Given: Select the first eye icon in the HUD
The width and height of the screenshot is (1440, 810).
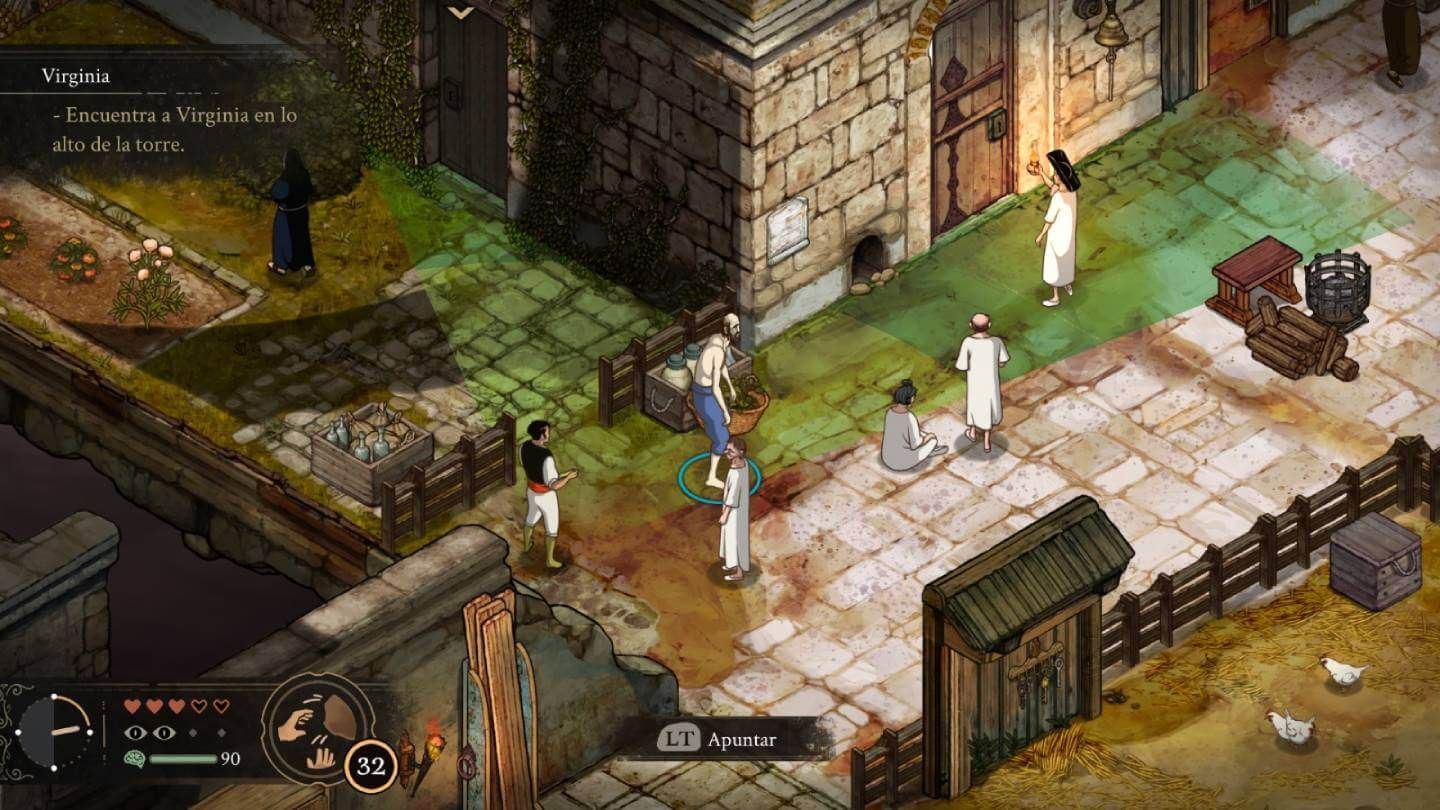Looking at the screenshot, I should pos(135,731).
